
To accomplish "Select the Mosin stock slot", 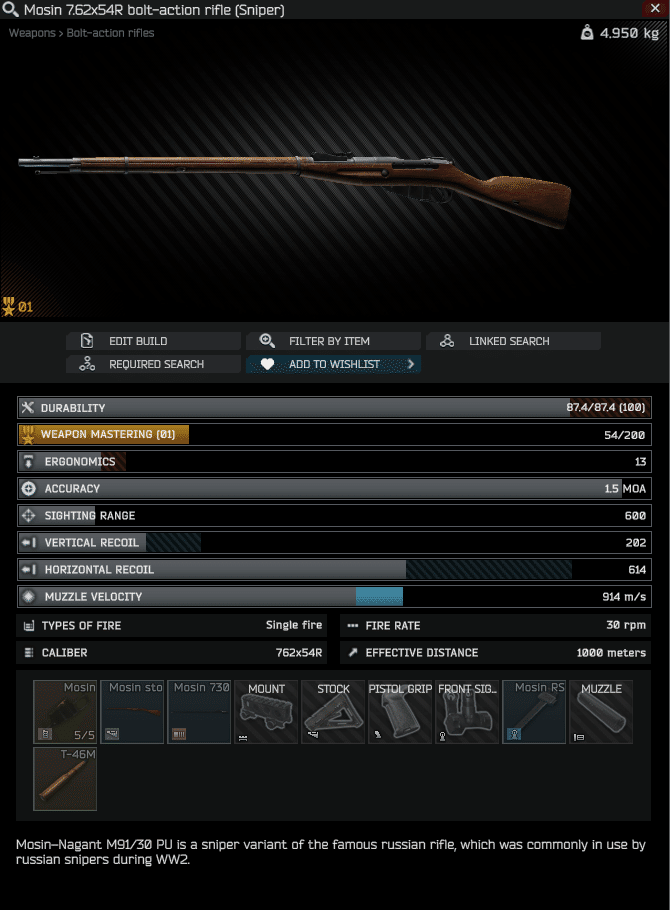I will 132,712.
